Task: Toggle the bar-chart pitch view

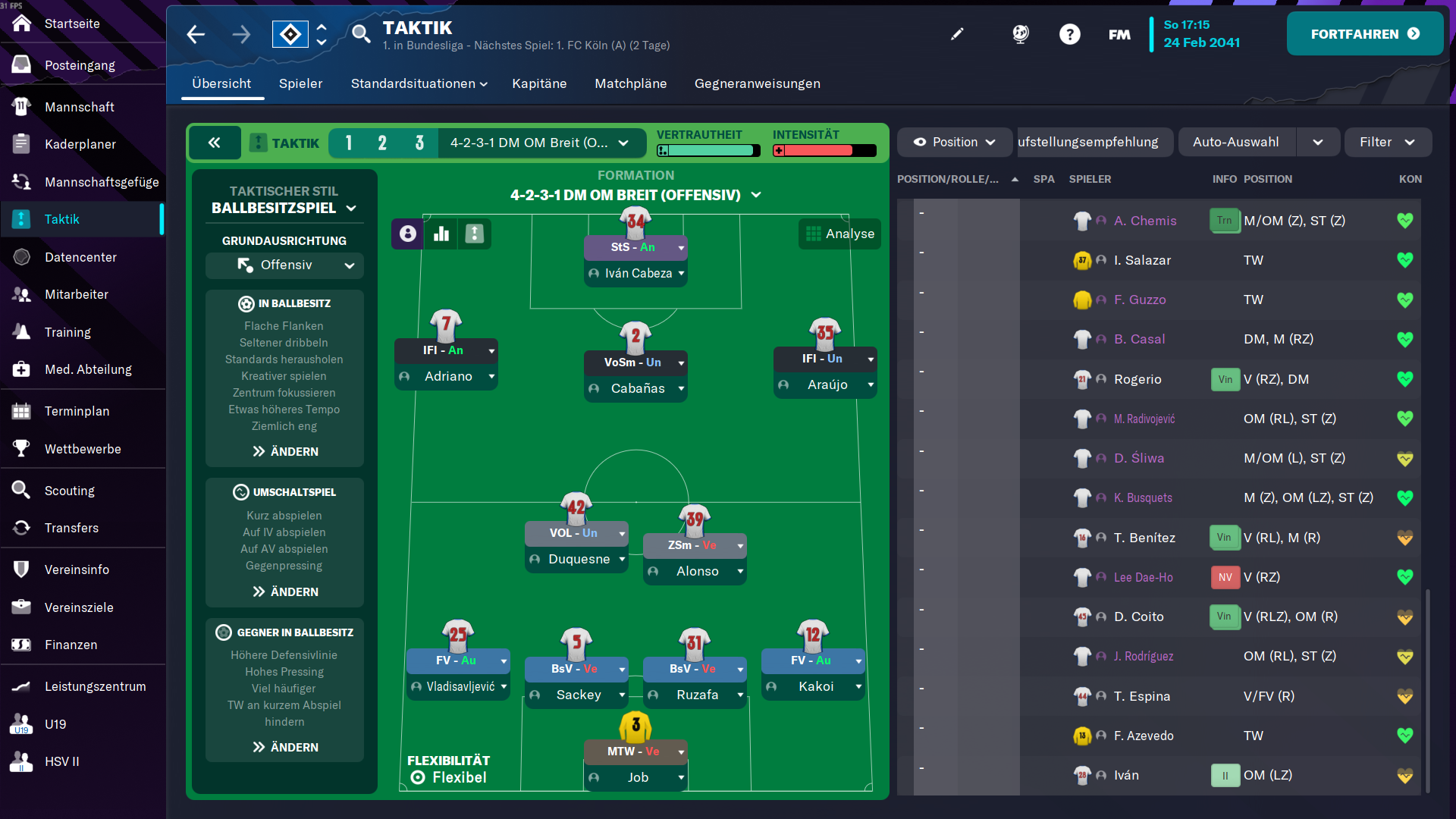Action: (441, 234)
